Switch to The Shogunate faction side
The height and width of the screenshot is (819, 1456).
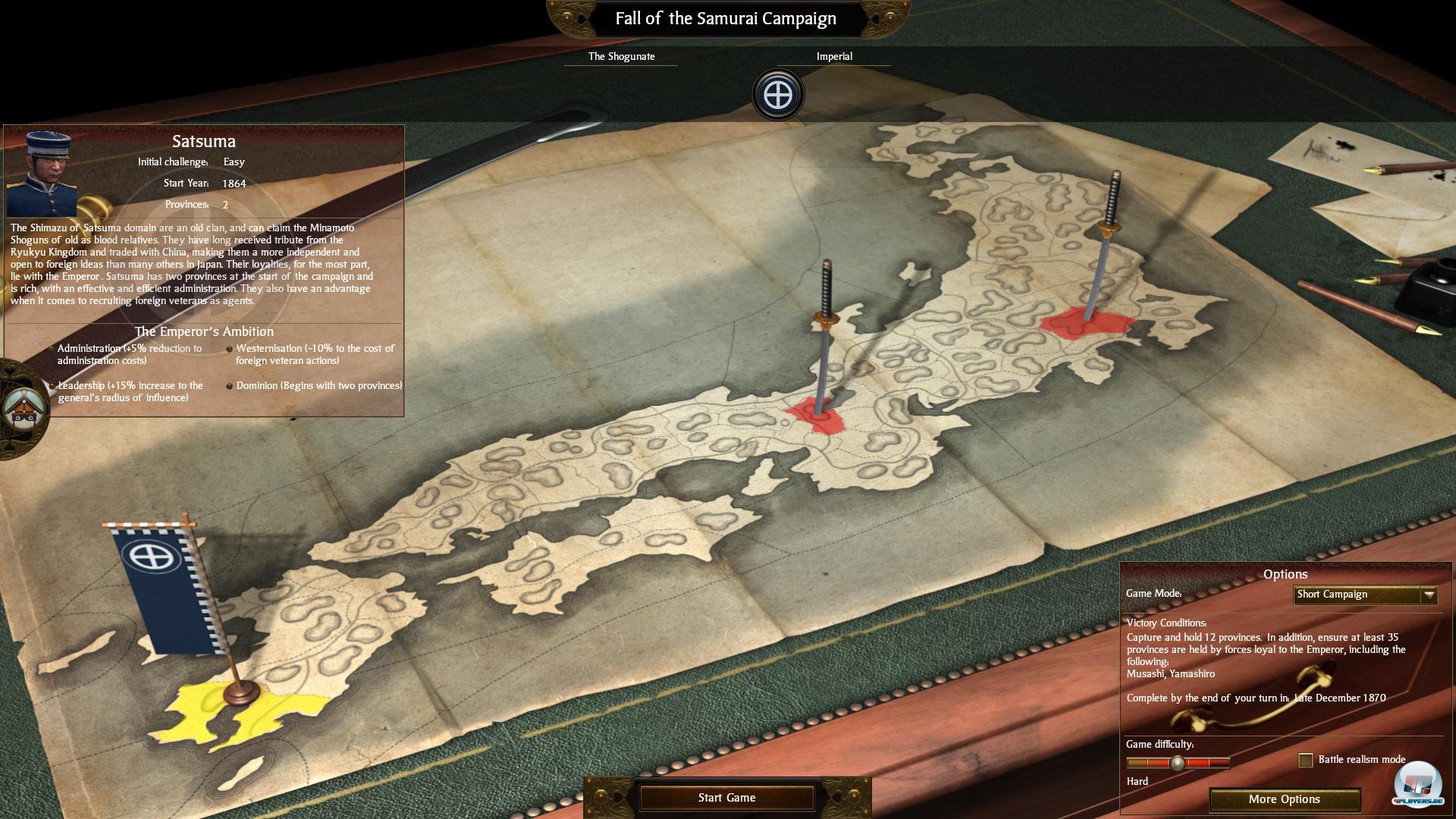pos(621,56)
